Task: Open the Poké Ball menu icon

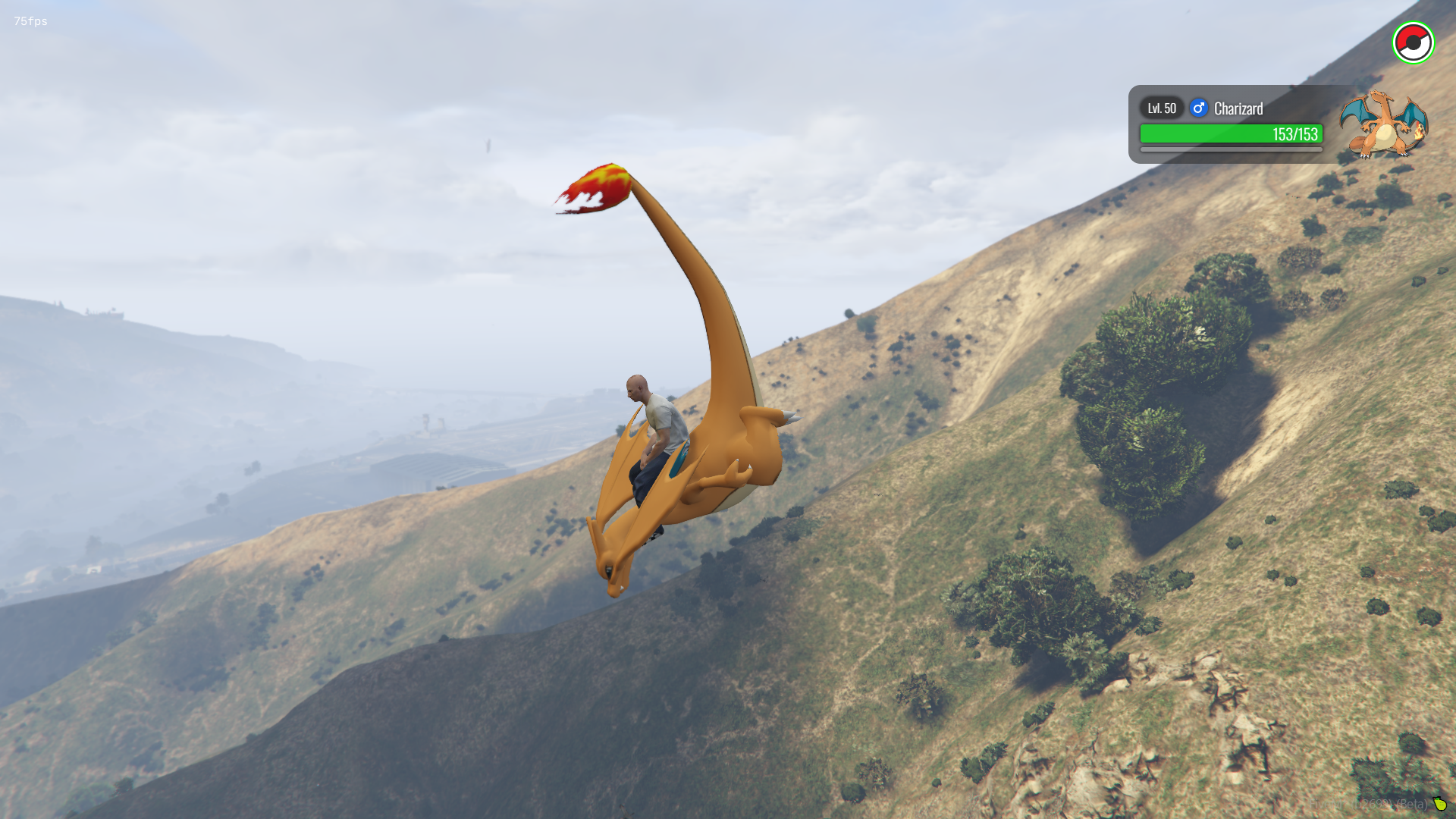Action: click(x=1413, y=43)
